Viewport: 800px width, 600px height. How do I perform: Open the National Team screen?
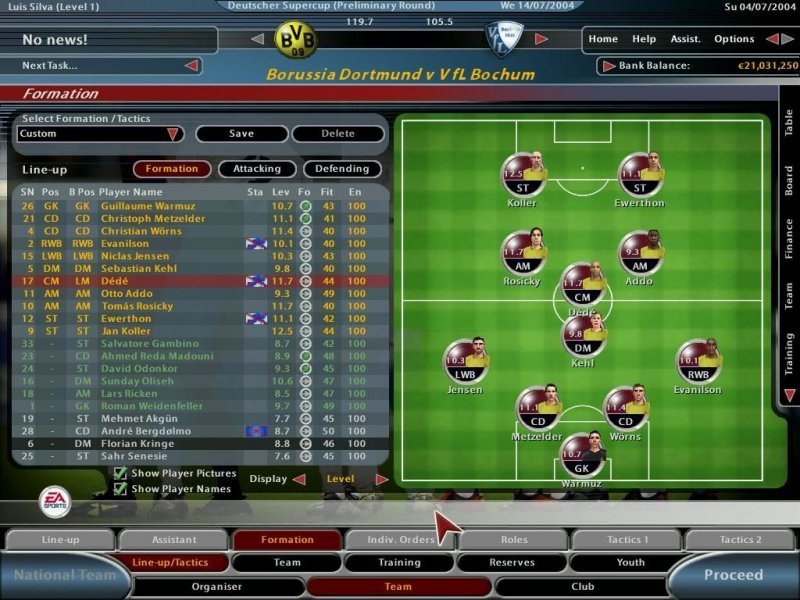pyautogui.click(x=56, y=576)
